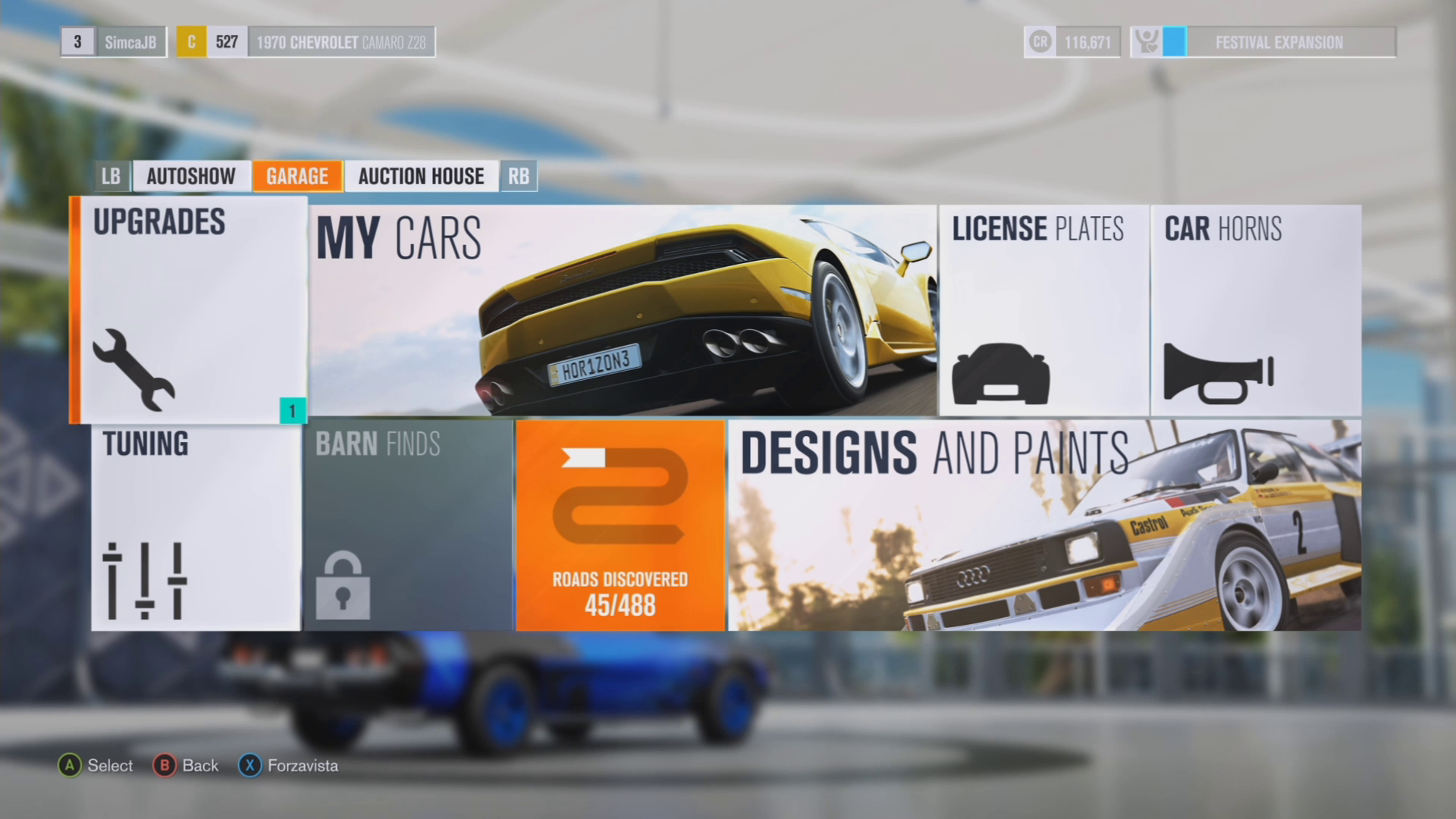Click the Festival Expansion banner

[x=1279, y=42]
